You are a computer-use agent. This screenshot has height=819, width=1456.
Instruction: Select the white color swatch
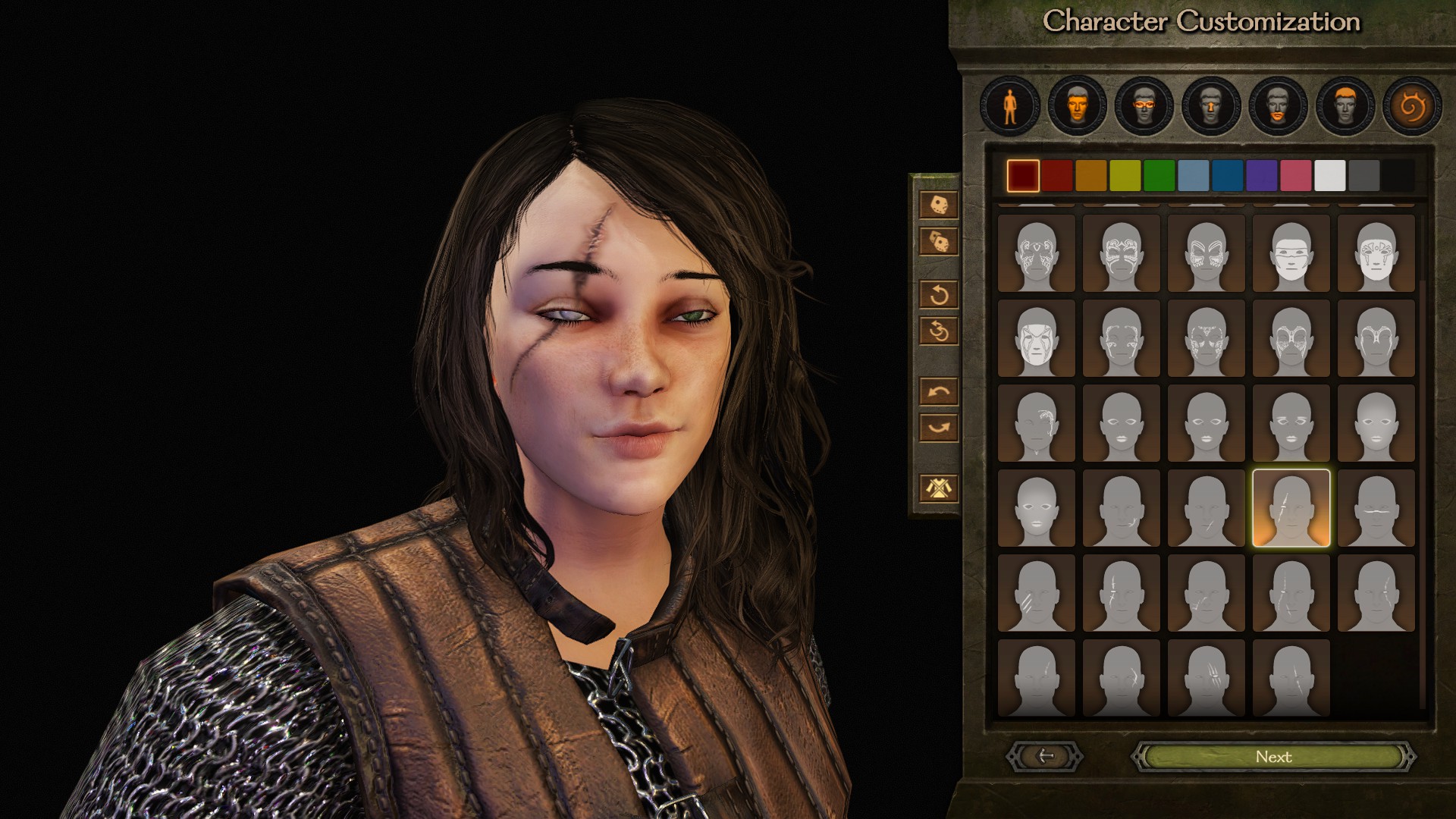(1329, 176)
